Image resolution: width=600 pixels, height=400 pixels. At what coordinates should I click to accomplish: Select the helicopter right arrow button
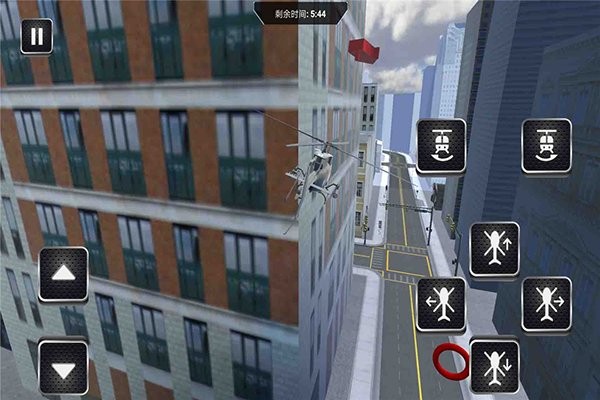546,303
